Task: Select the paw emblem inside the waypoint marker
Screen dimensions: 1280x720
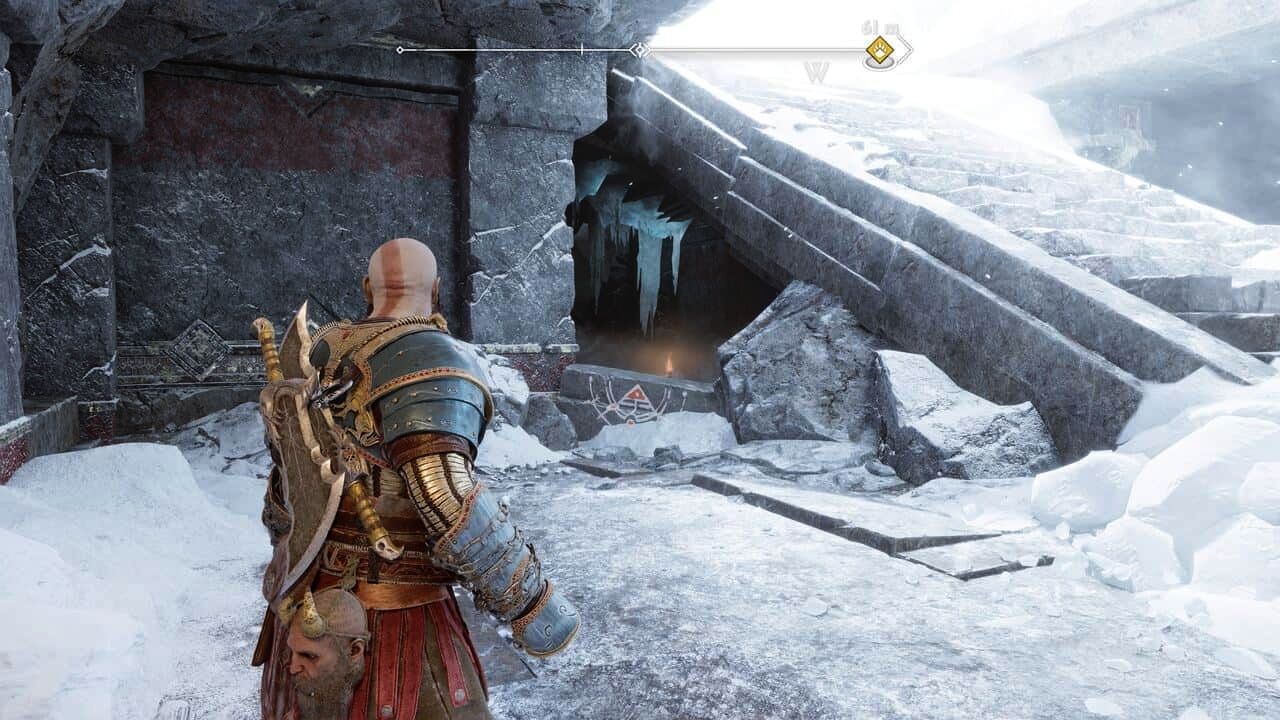Action: pyautogui.click(x=880, y=48)
